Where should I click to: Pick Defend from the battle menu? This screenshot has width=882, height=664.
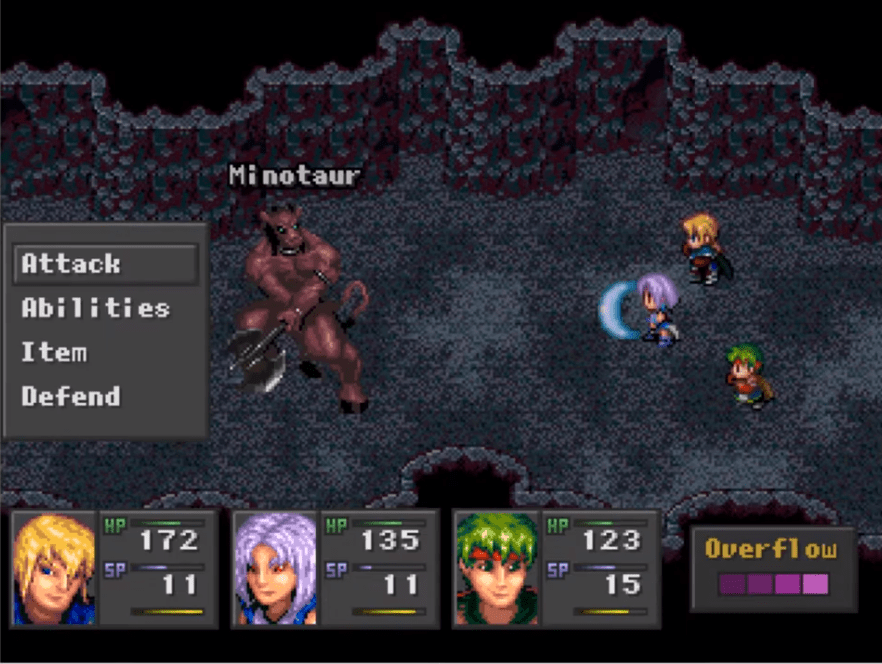[x=71, y=396]
